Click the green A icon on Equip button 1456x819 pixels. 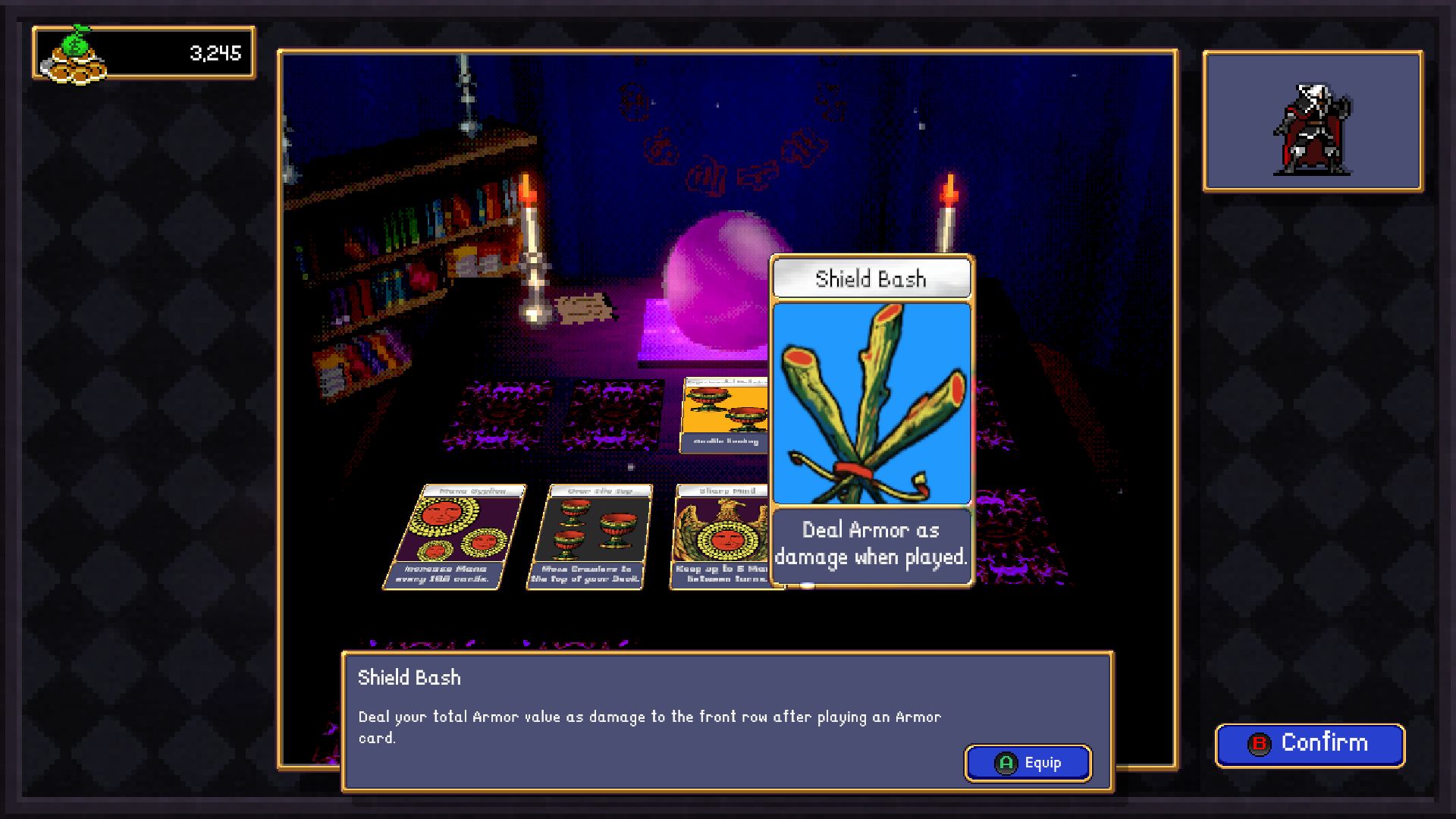pos(1005,763)
